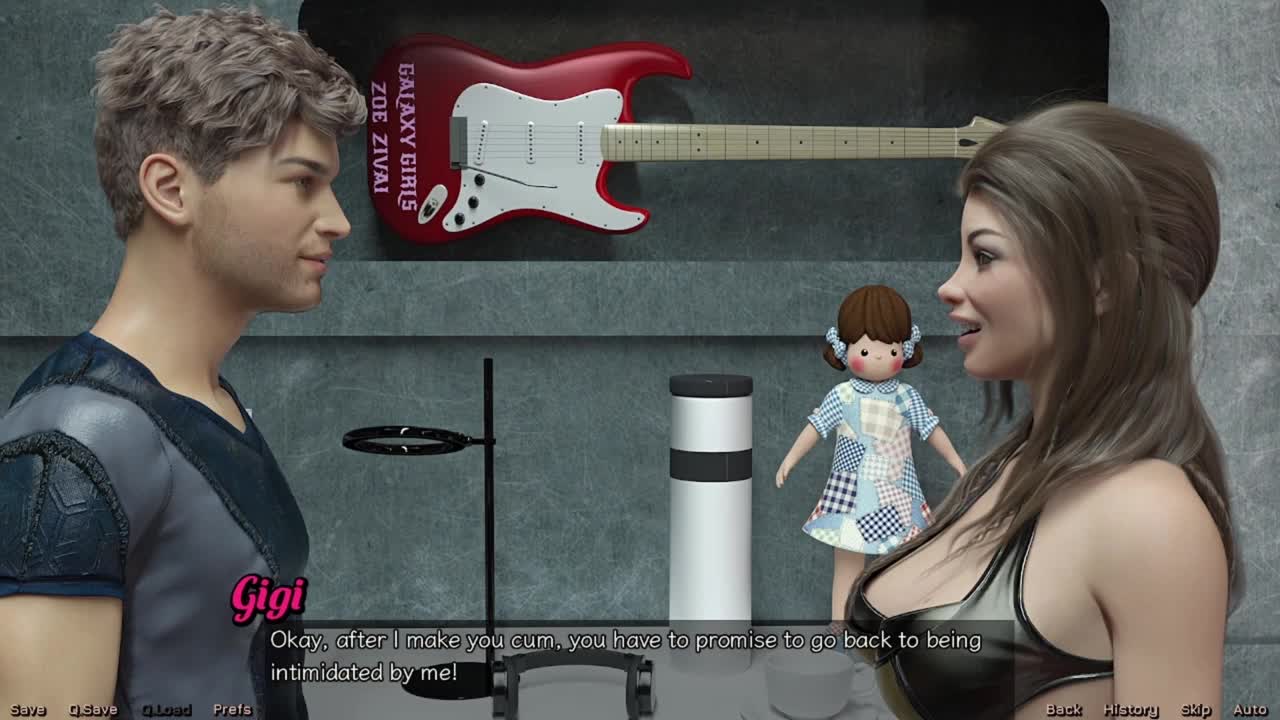
Task: Go Back to previous dialogue line
Action: [1063, 709]
